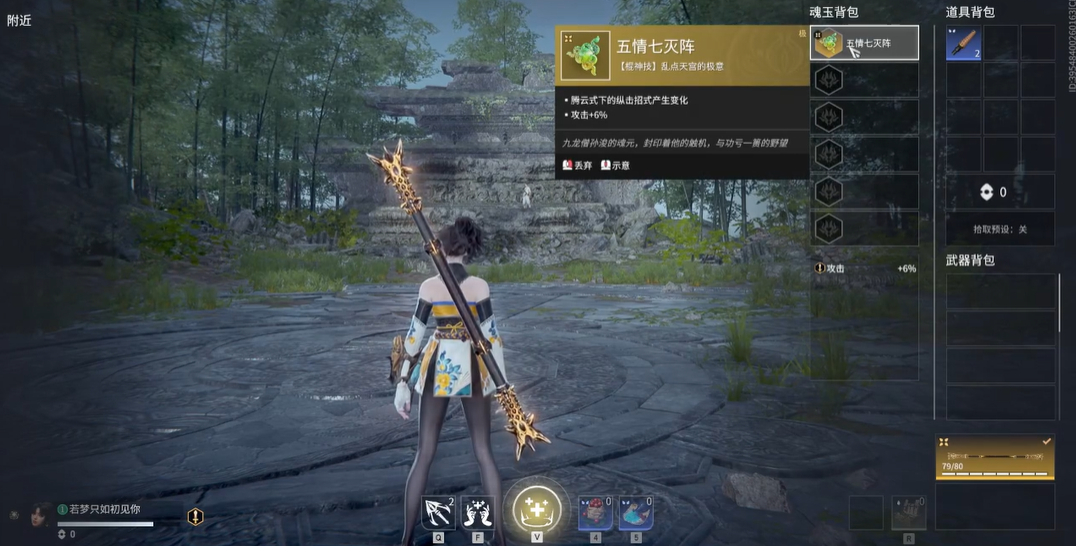Click 示意 to ping the jade
Screen dimensions: 1076x546
(615, 165)
